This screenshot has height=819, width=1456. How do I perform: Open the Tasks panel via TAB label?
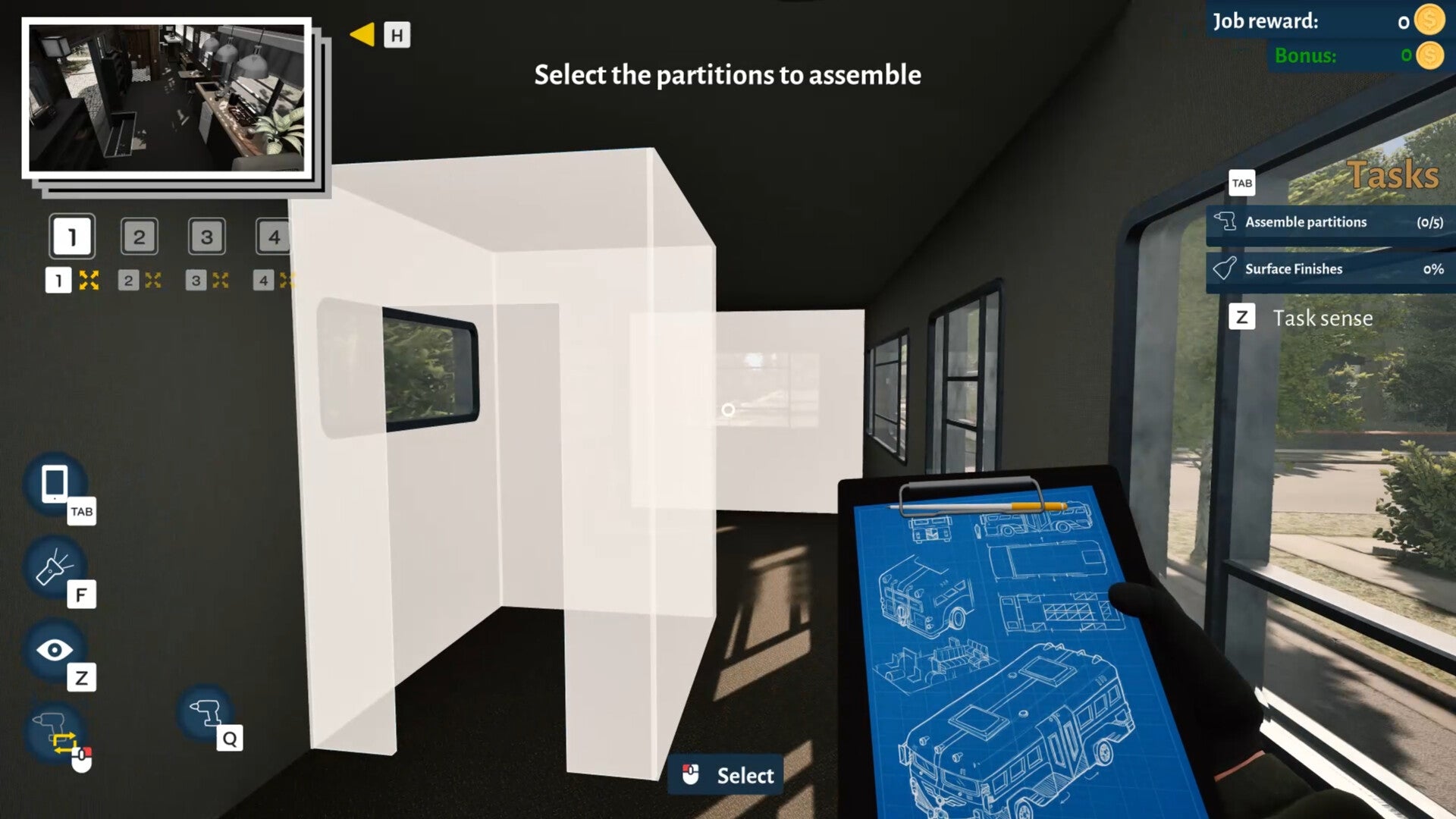click(1241, 184)
